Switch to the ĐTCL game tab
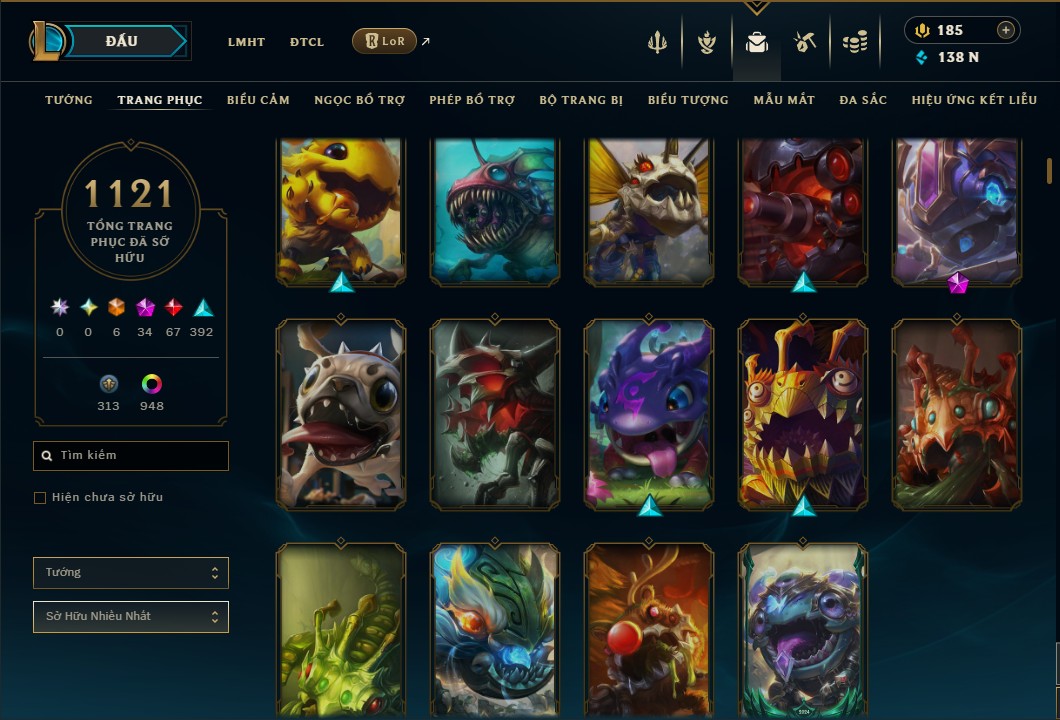The image size is (1060, 720). click(x=307, y=42)
